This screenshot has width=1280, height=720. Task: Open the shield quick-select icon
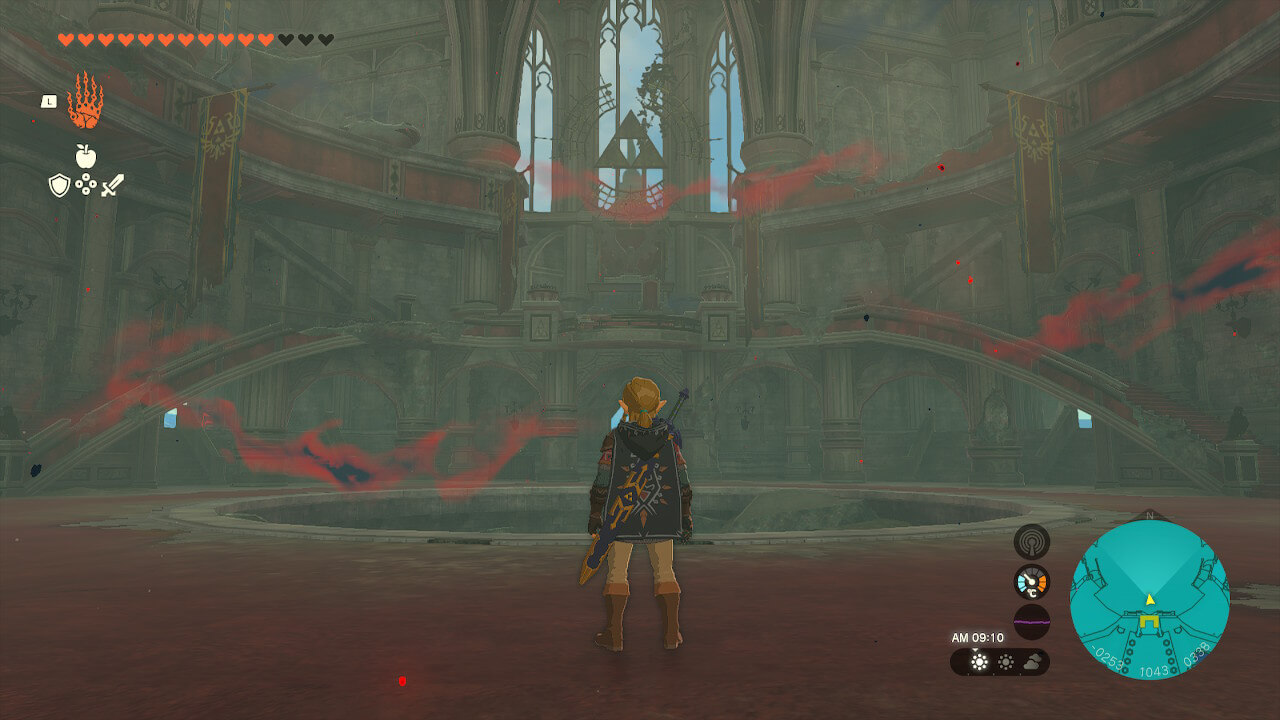tap(60, 185)
